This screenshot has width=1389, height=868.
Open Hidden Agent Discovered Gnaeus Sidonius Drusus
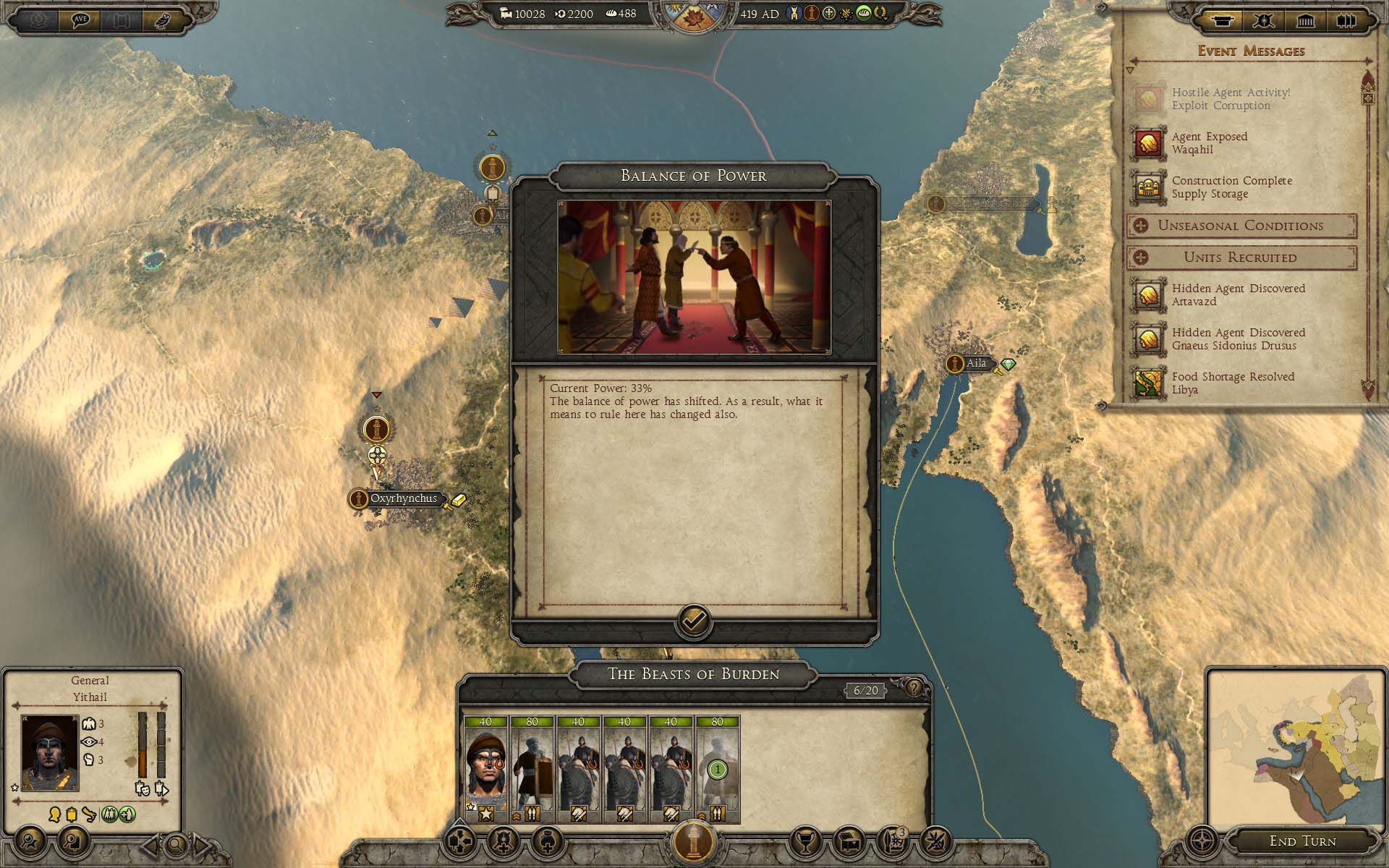[x=1238, y=339]
